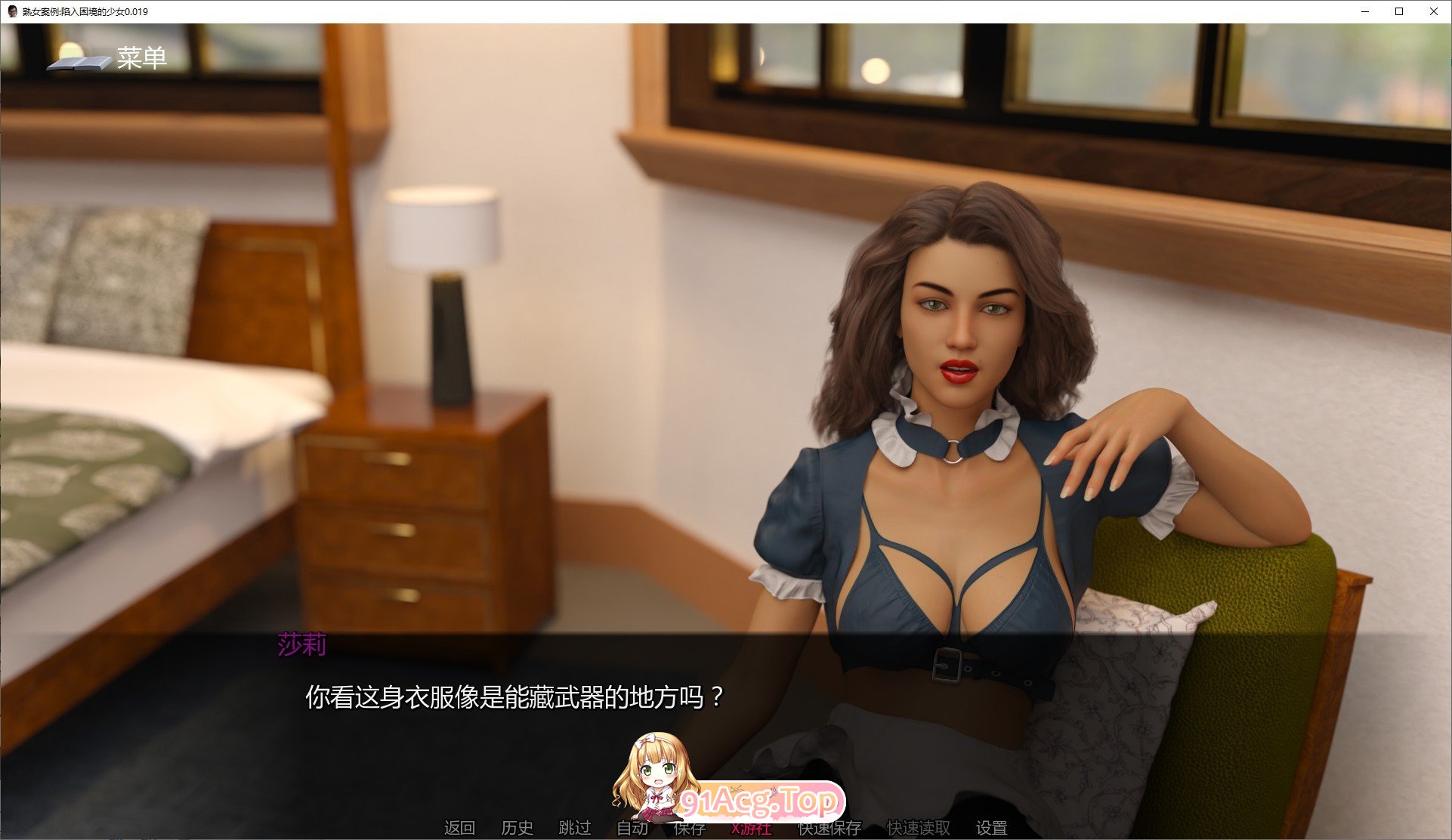
Task: Perform a 快速保存 quick save
Action: [x=829, y=829]
